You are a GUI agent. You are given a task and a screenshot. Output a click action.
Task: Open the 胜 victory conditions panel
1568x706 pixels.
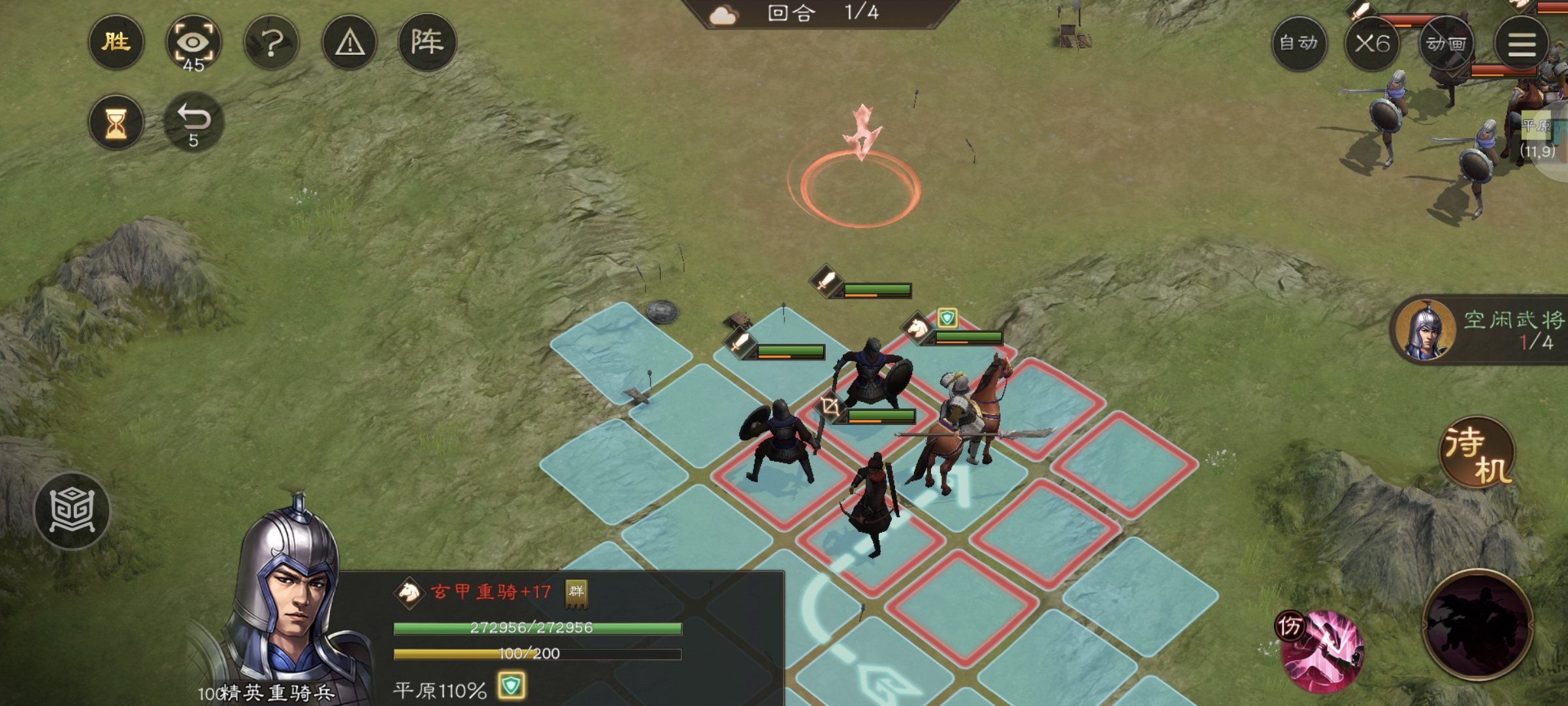pos(116,42)
